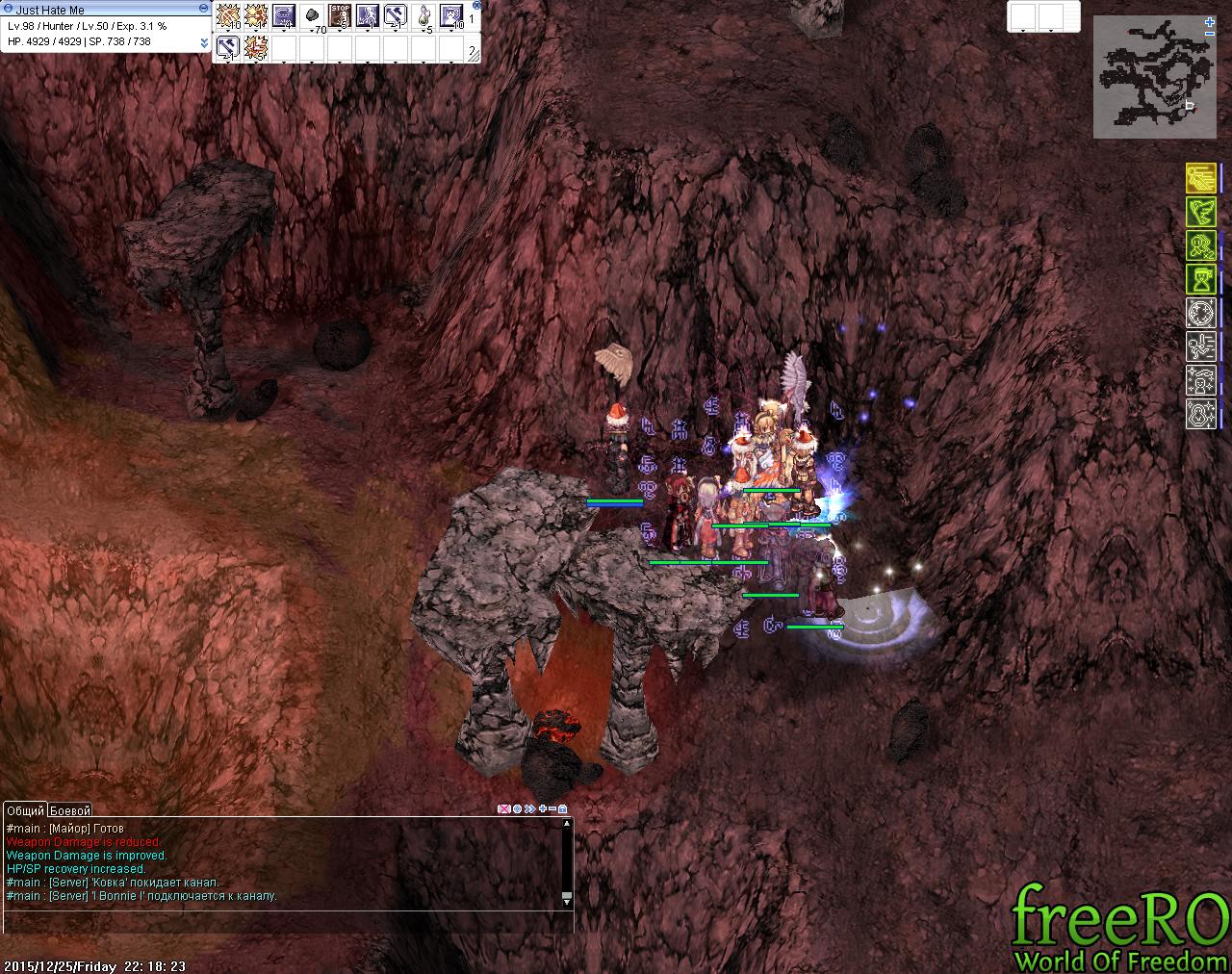This screenshot has height=974, width=1232.
Task: Use the potion bottle hotbar slot
Action: point(423,15)
